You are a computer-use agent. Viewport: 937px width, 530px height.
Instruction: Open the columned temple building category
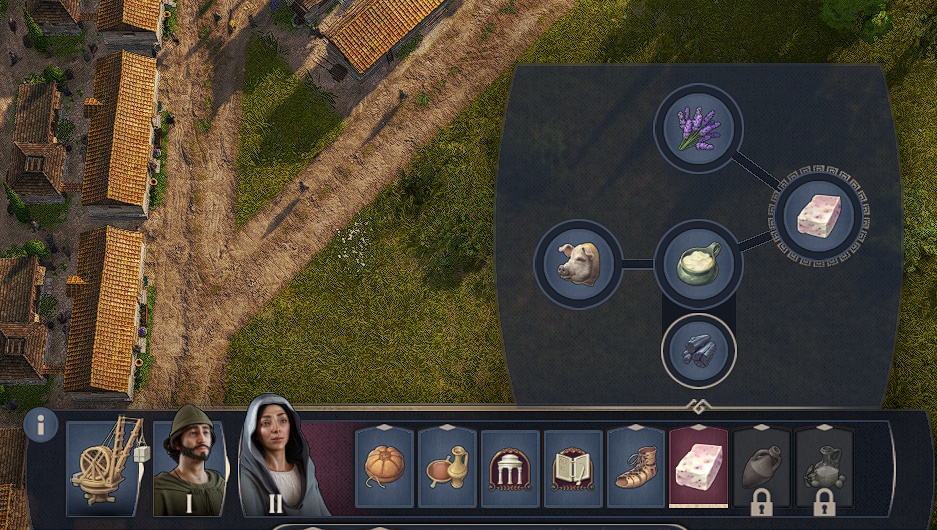(510, 466)
